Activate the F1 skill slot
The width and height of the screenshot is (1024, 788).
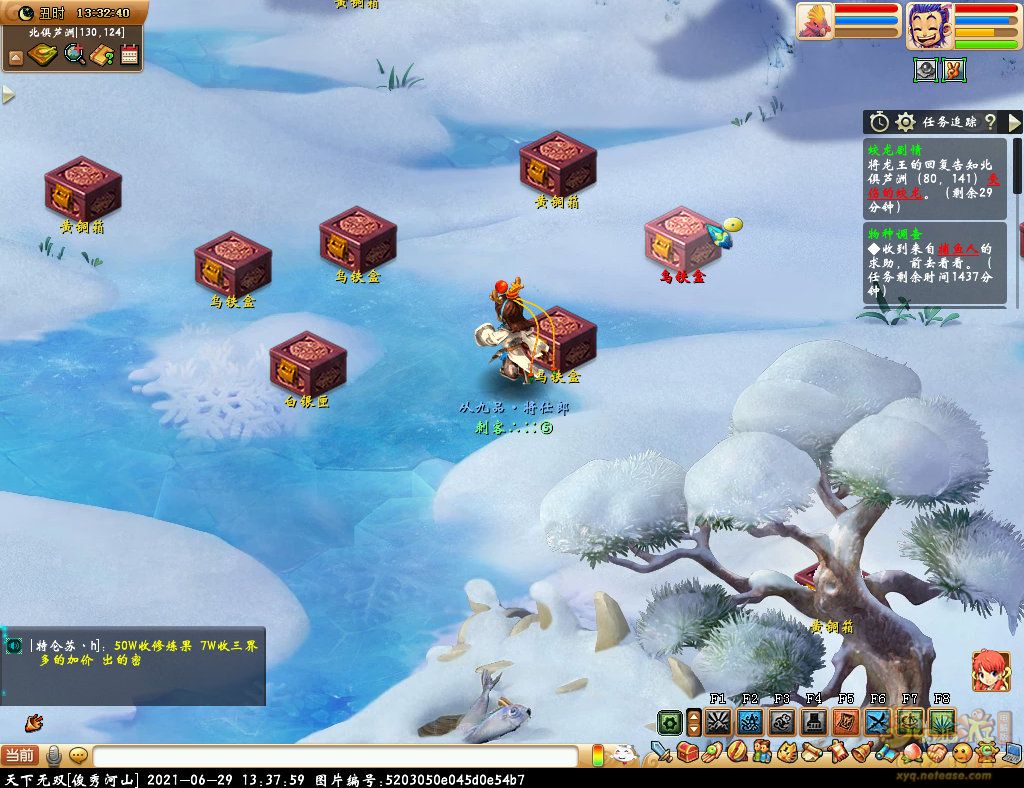718,722
